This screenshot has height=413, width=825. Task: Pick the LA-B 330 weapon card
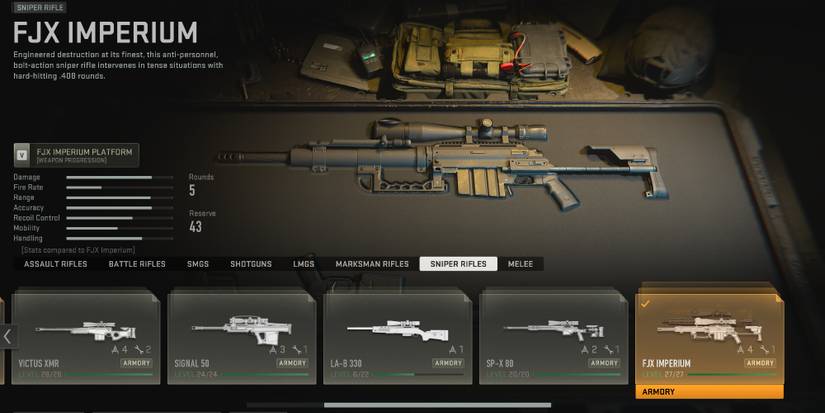397,337
